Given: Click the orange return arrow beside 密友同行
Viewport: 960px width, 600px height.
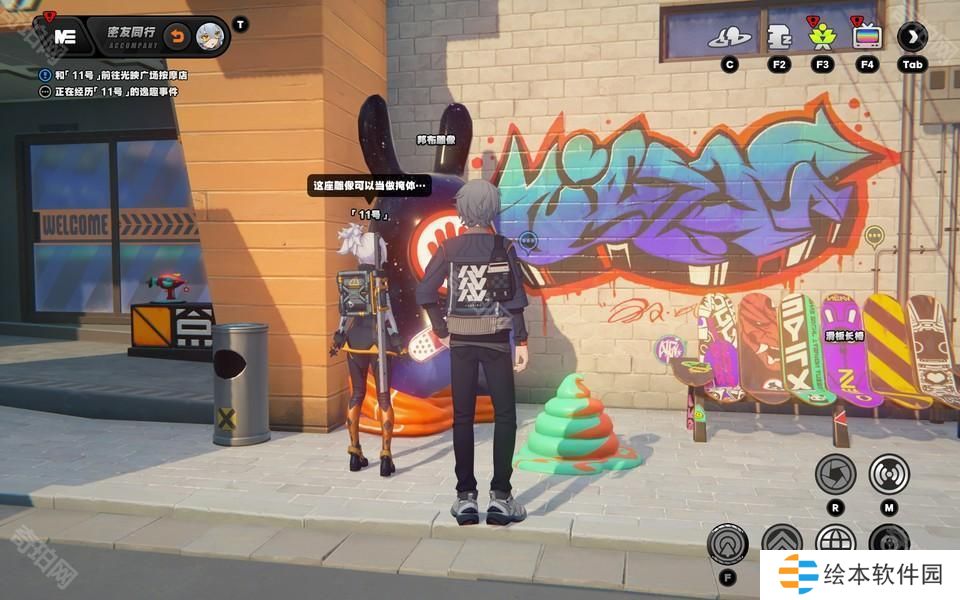Looking at the screenshot, I should tap(176, 36).
